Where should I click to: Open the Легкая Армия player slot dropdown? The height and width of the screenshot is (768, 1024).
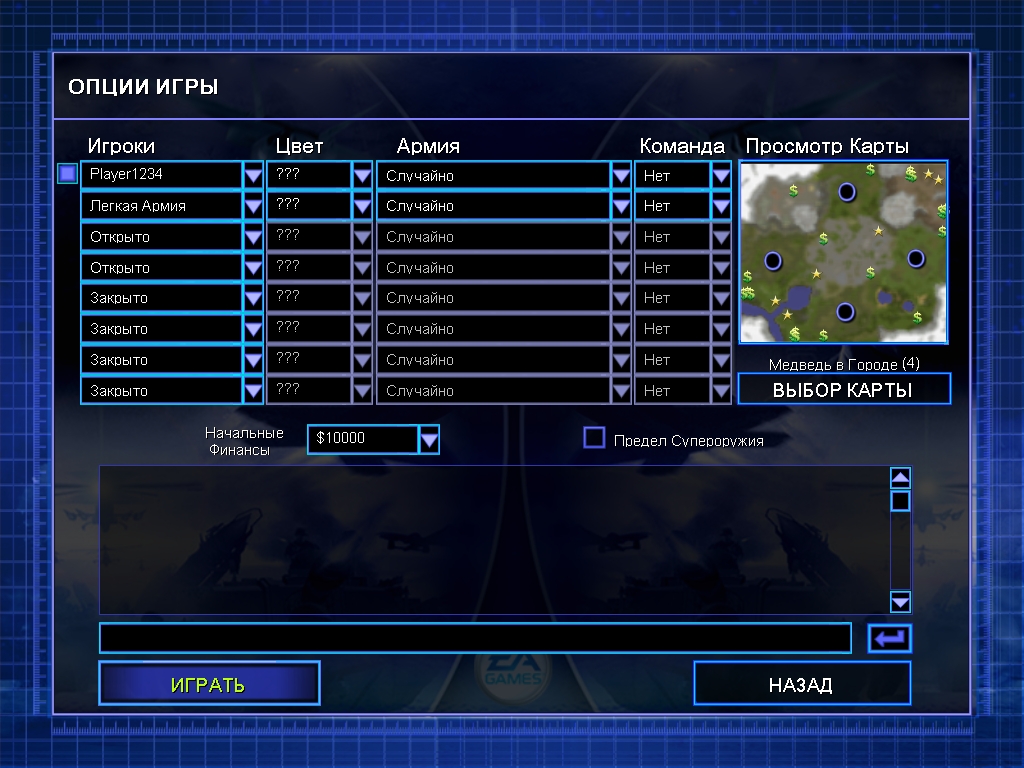point(253,206)
